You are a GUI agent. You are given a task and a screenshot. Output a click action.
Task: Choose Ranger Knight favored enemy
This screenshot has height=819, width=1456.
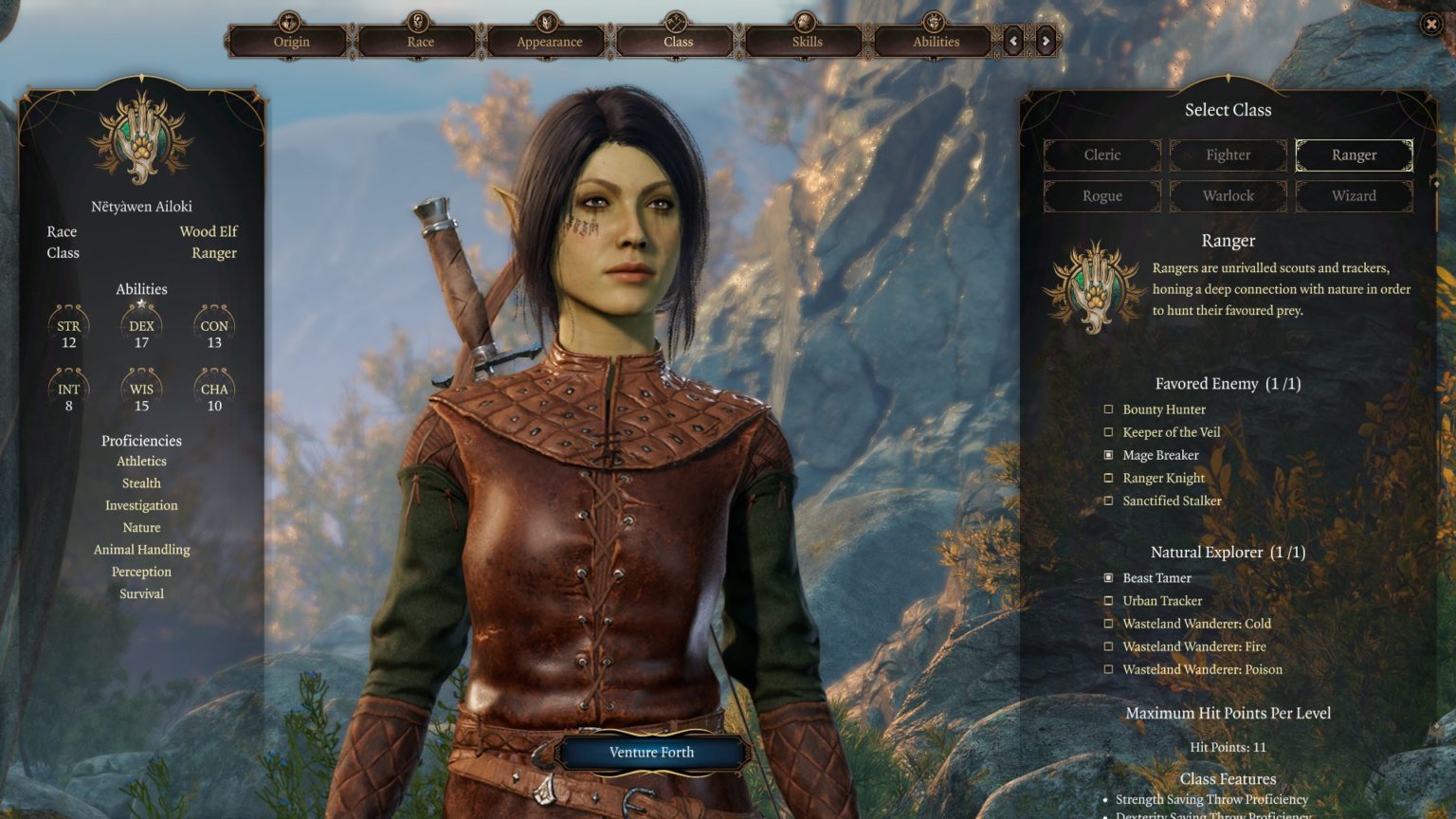(x=1108, y=478)
